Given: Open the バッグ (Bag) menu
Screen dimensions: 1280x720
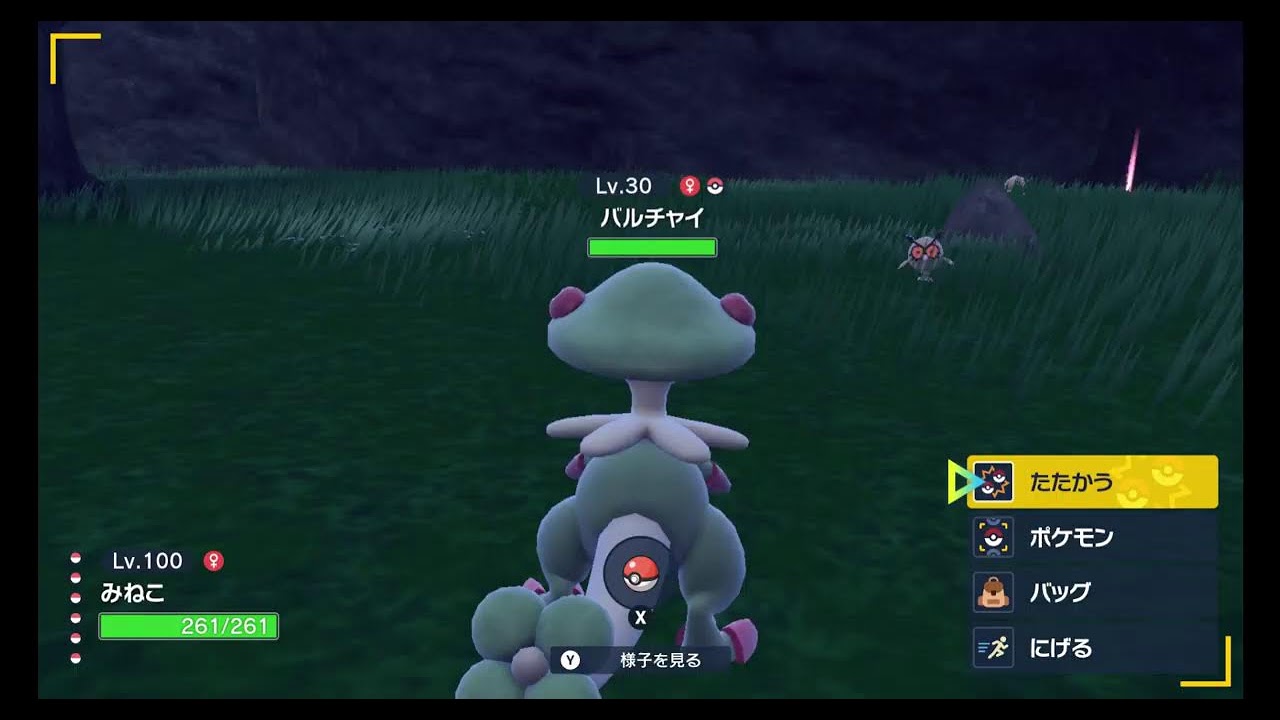Looking at the screenshot, I should tap(1092, 592).
